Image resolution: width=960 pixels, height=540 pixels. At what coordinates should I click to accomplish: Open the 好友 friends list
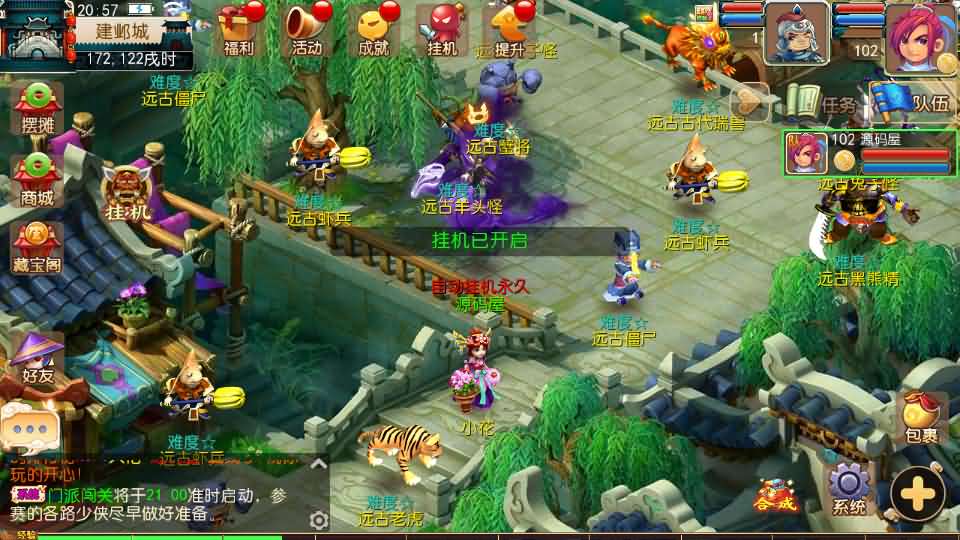click(37, 360)
